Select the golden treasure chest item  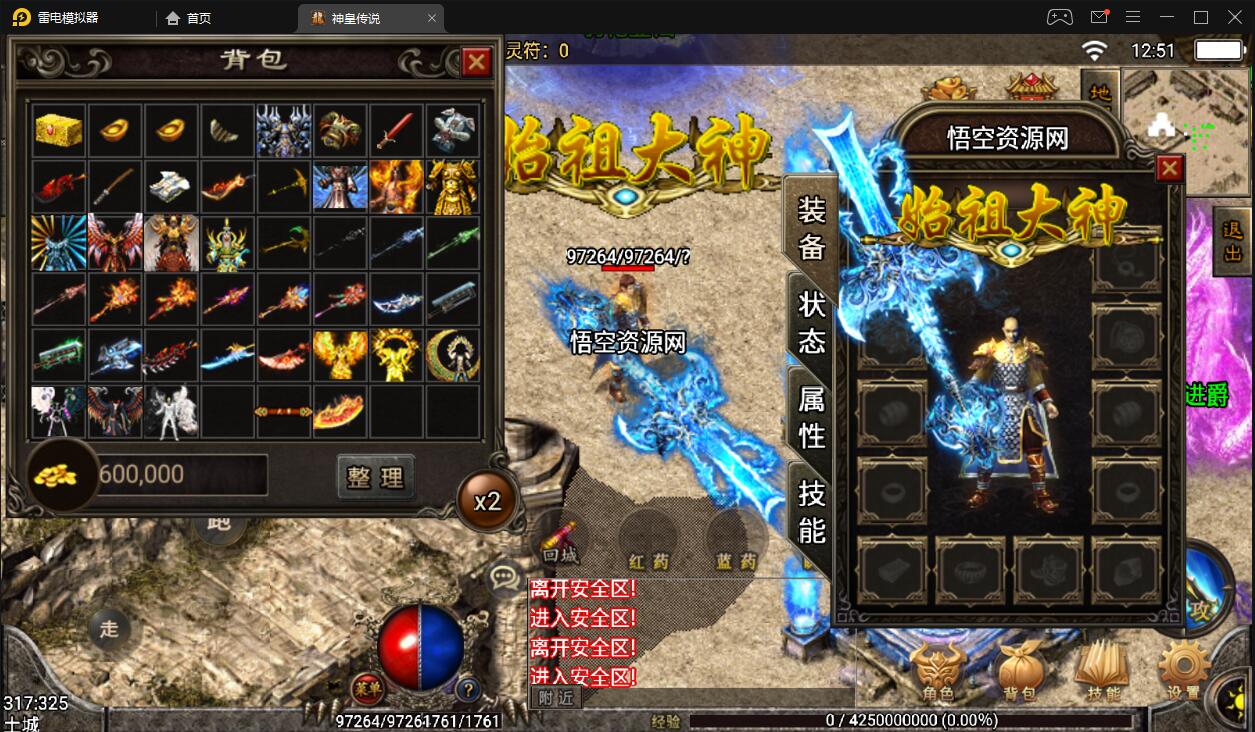pos(59,130)
